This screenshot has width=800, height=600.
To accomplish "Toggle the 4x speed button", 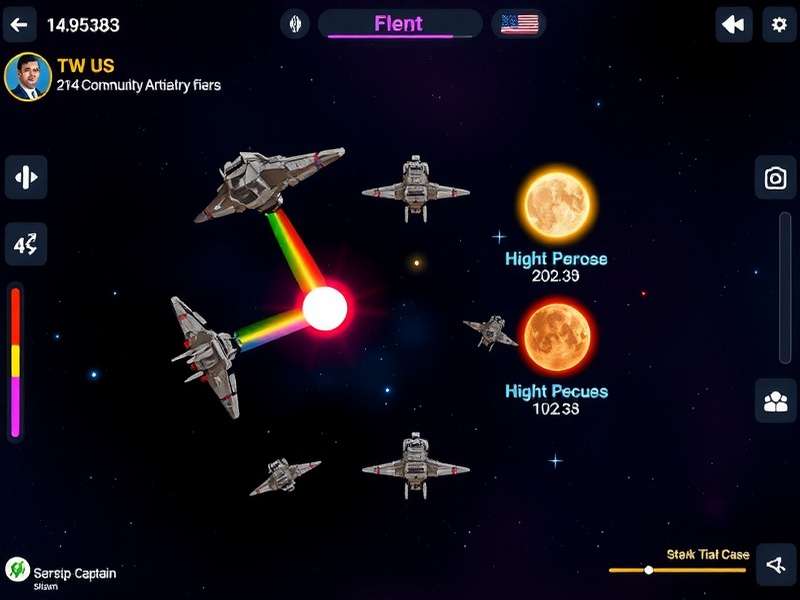I will coord(26,243).
